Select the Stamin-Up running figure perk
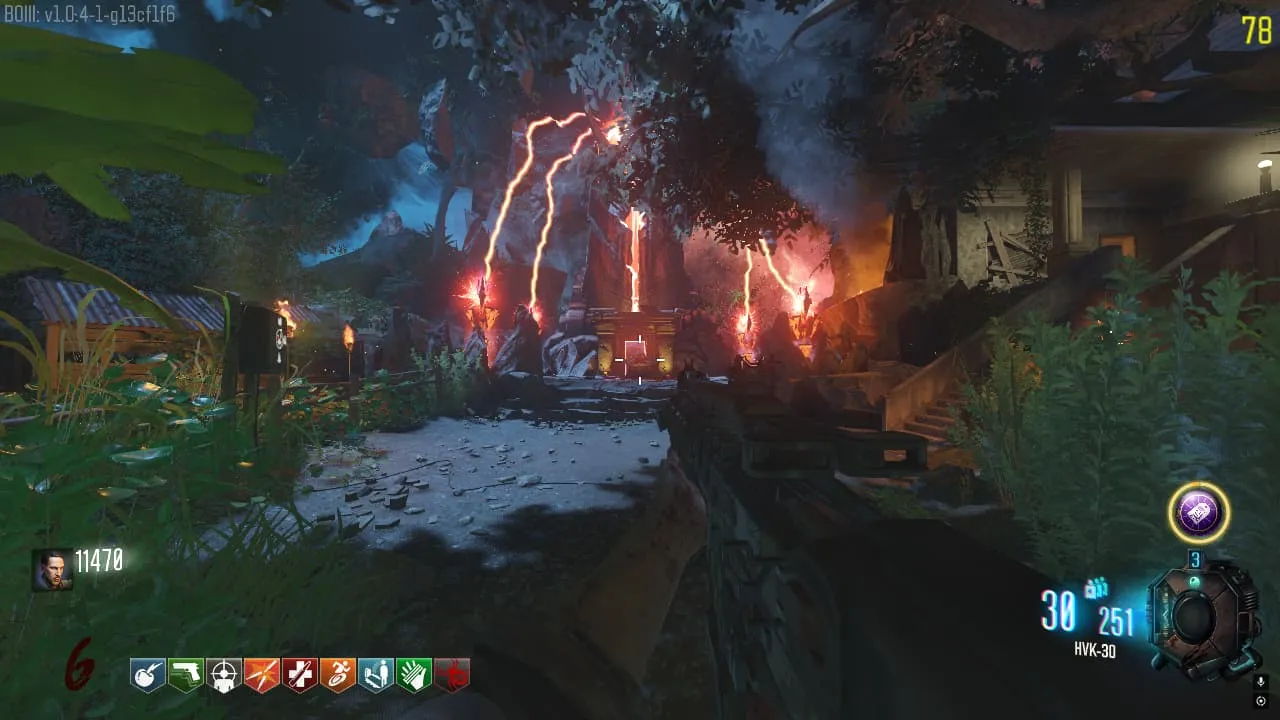Viewport: 1280px width, 720px height. [338, 675]
